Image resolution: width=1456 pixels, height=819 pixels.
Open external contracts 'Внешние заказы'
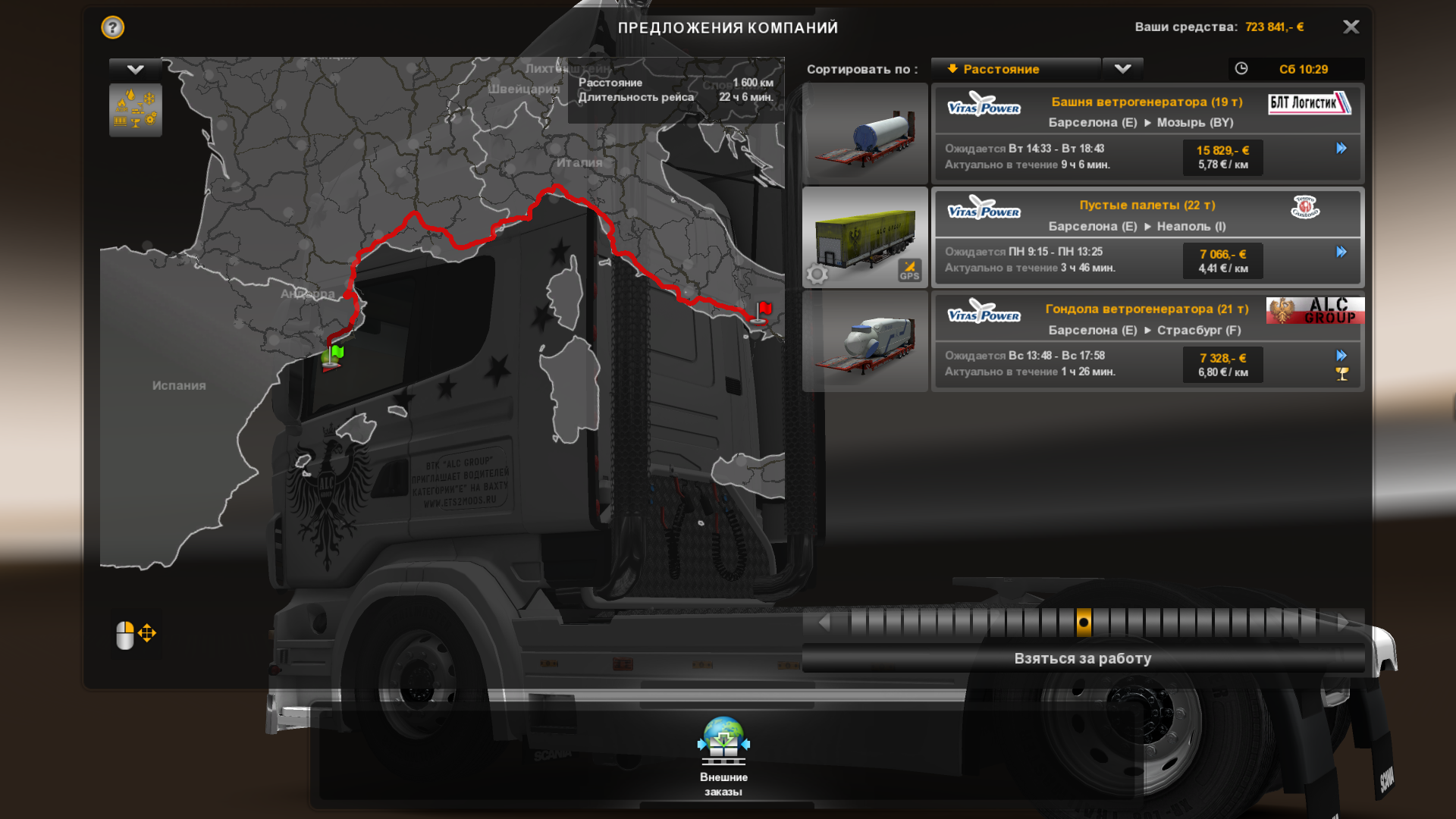[723, 755]
